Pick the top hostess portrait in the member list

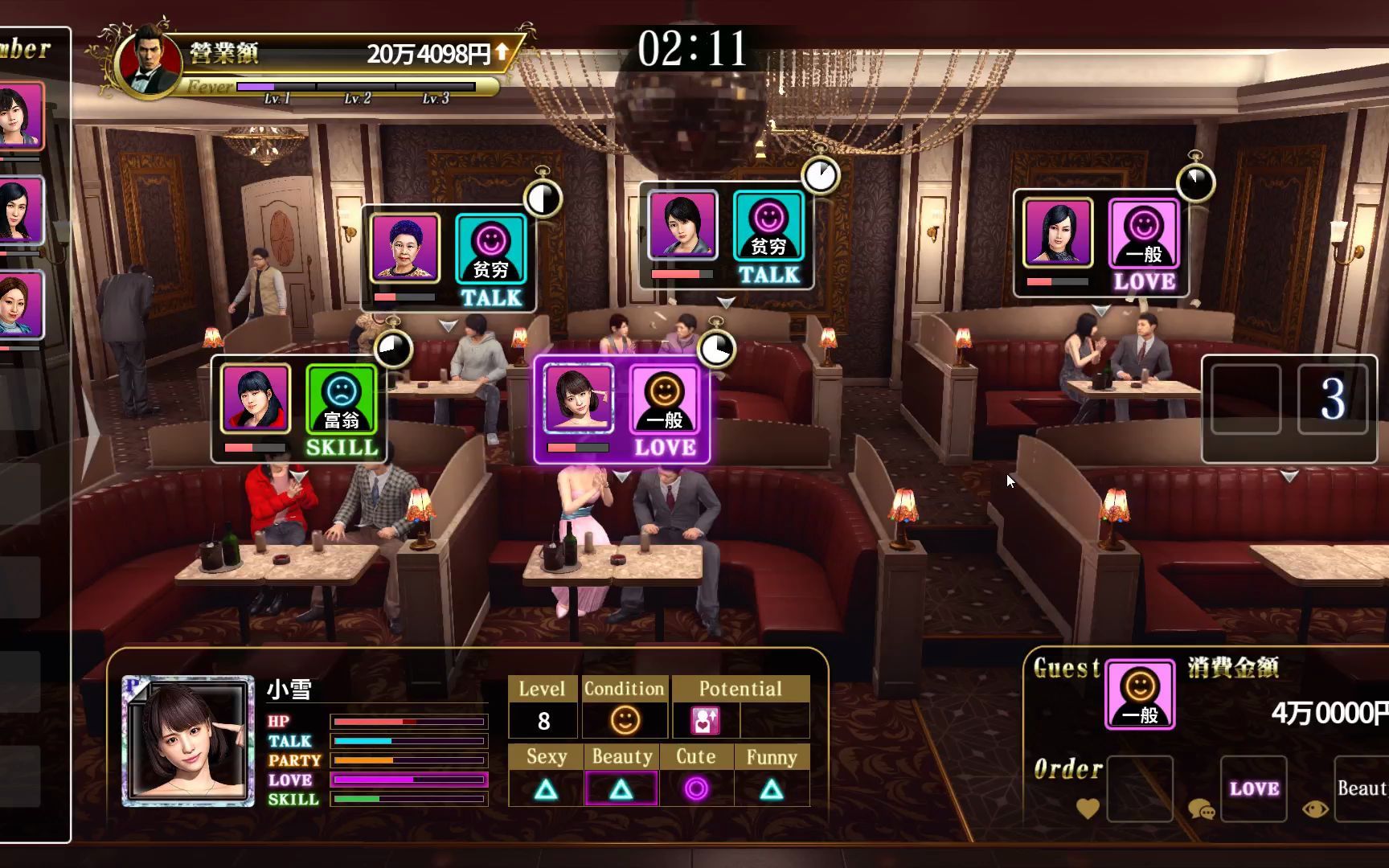(x=20, y=117)
